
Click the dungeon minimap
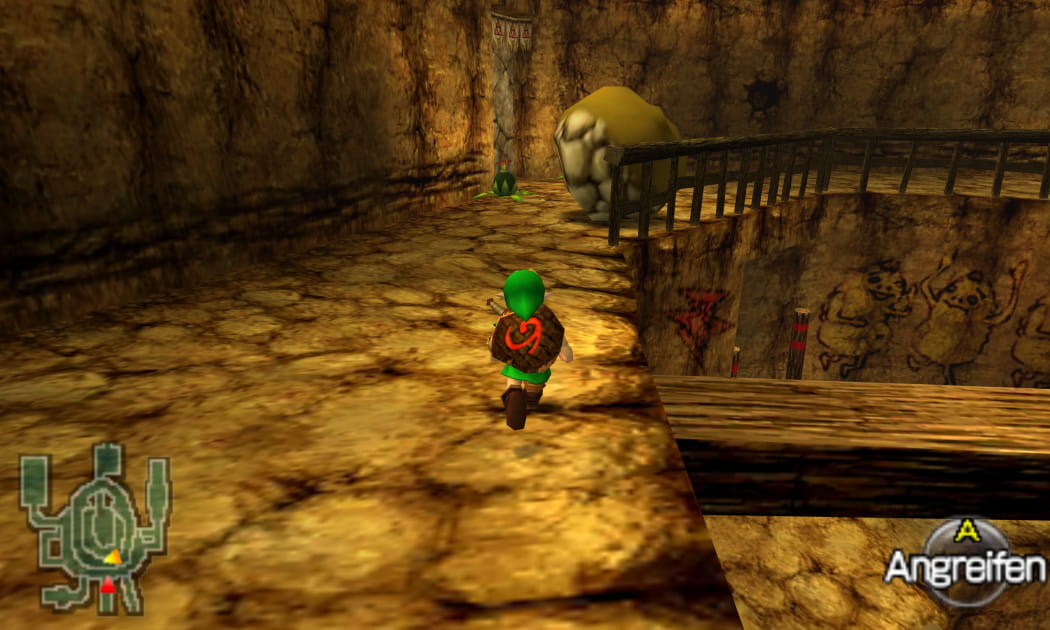click(x=96, y=527)
